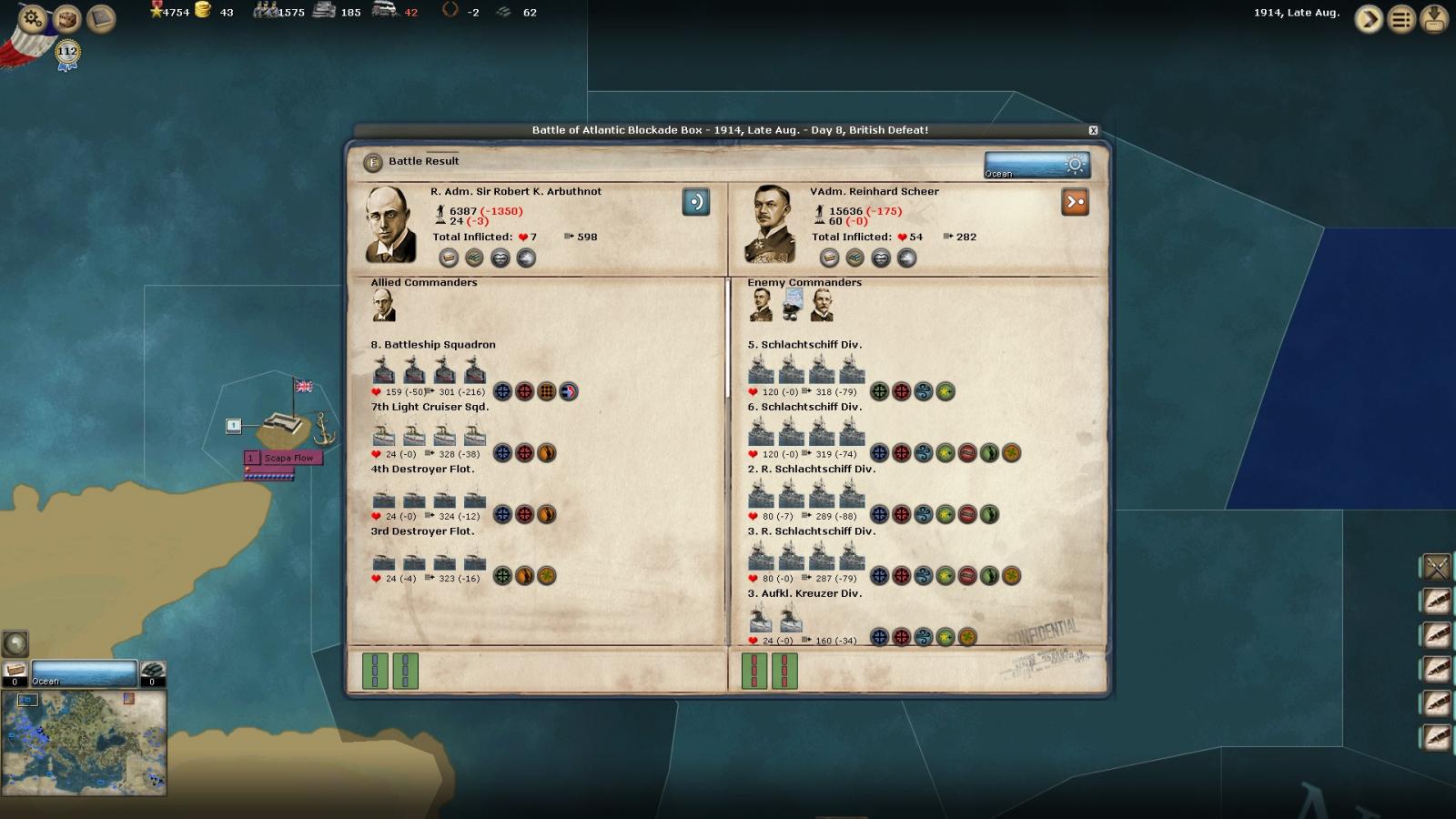Image resolution: width=1456 pixels, height=819 pixels.
Task: Select R. Adm. Arbuthnot's portrait
Action: click(x=390, y=225)
